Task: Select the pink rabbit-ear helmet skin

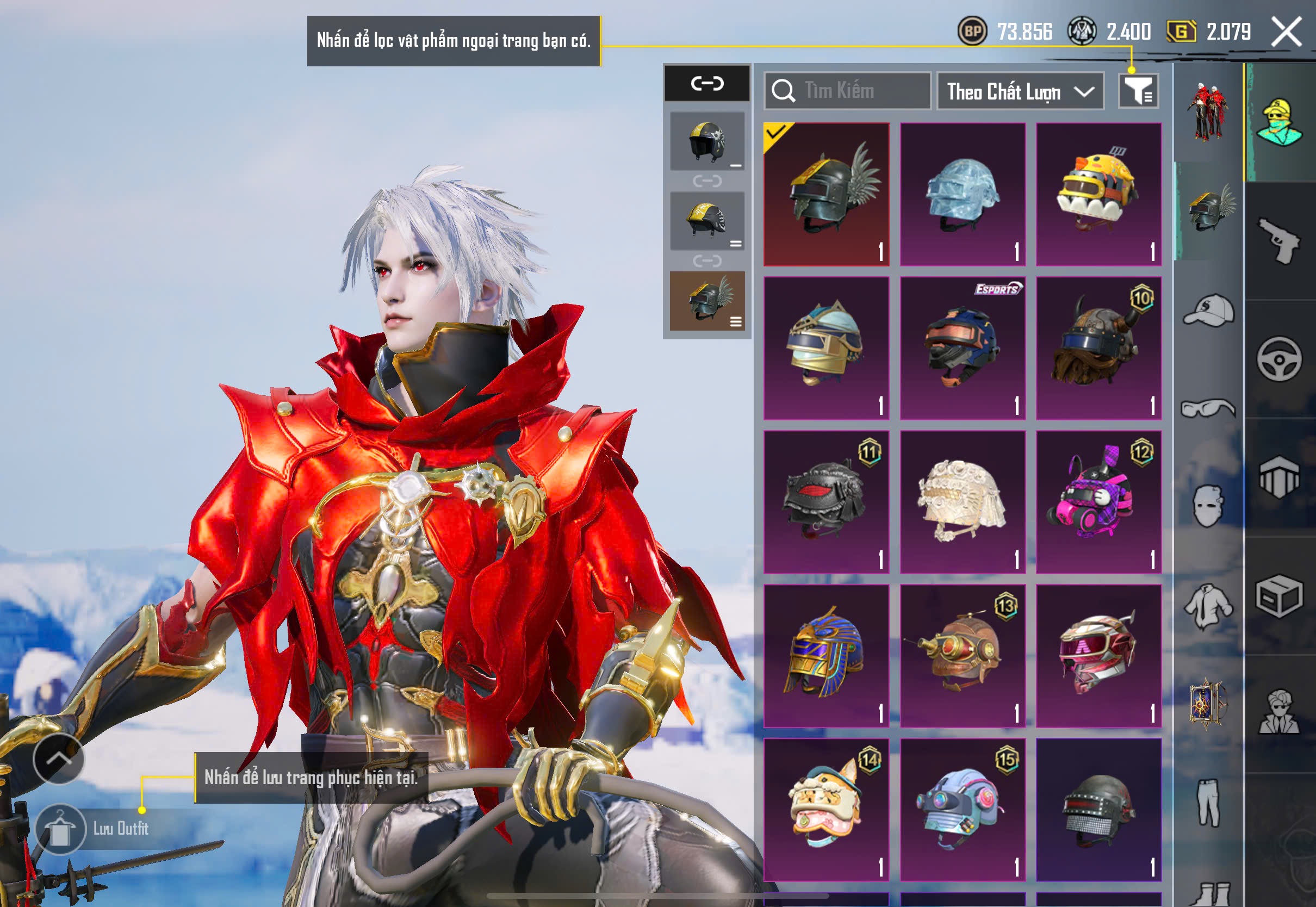Action: tap(1098, 502)
